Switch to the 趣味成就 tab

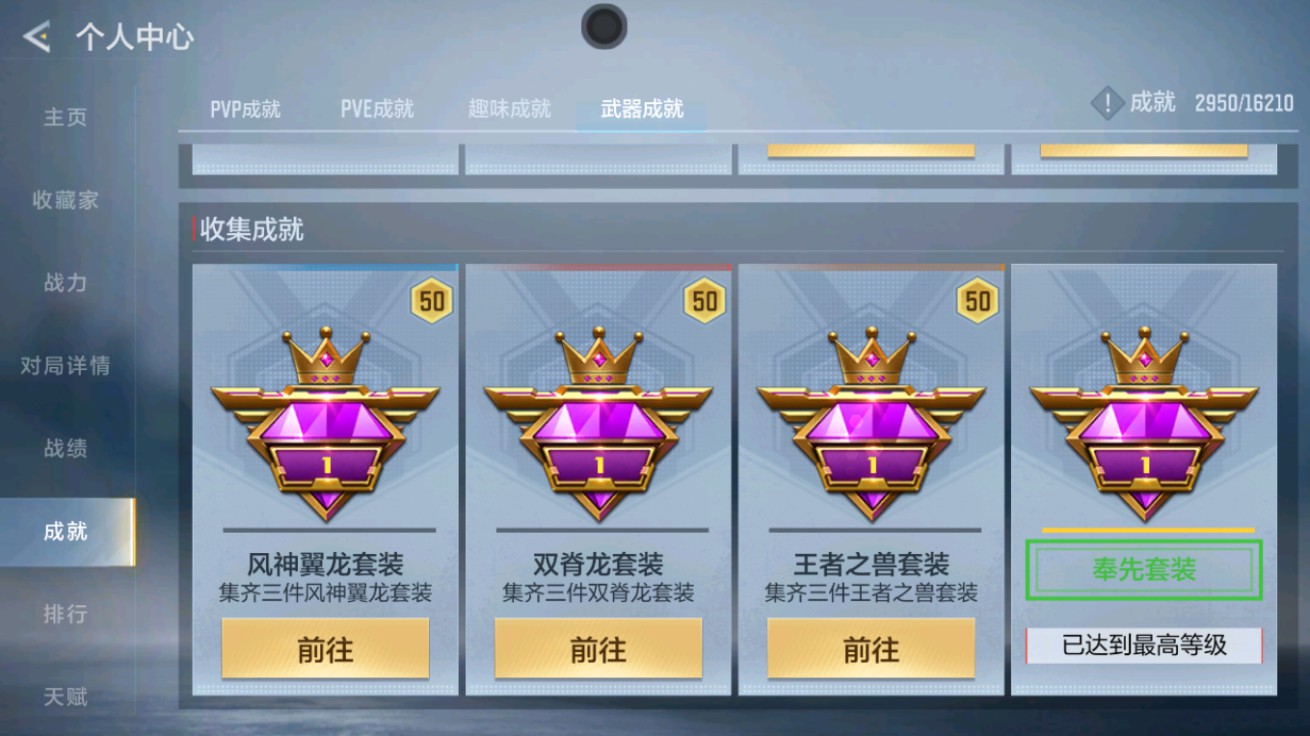[508, 110]
